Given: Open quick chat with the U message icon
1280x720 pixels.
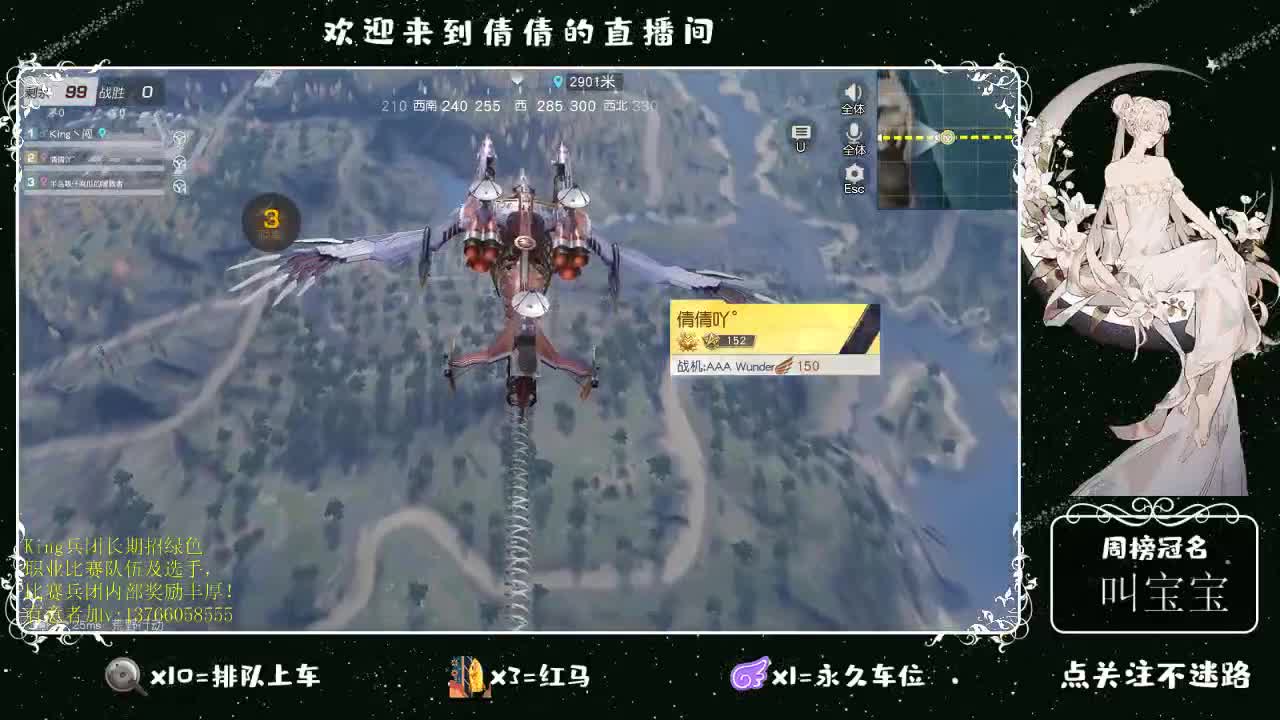Looking at the screenshot, I should tap(800, 130).
